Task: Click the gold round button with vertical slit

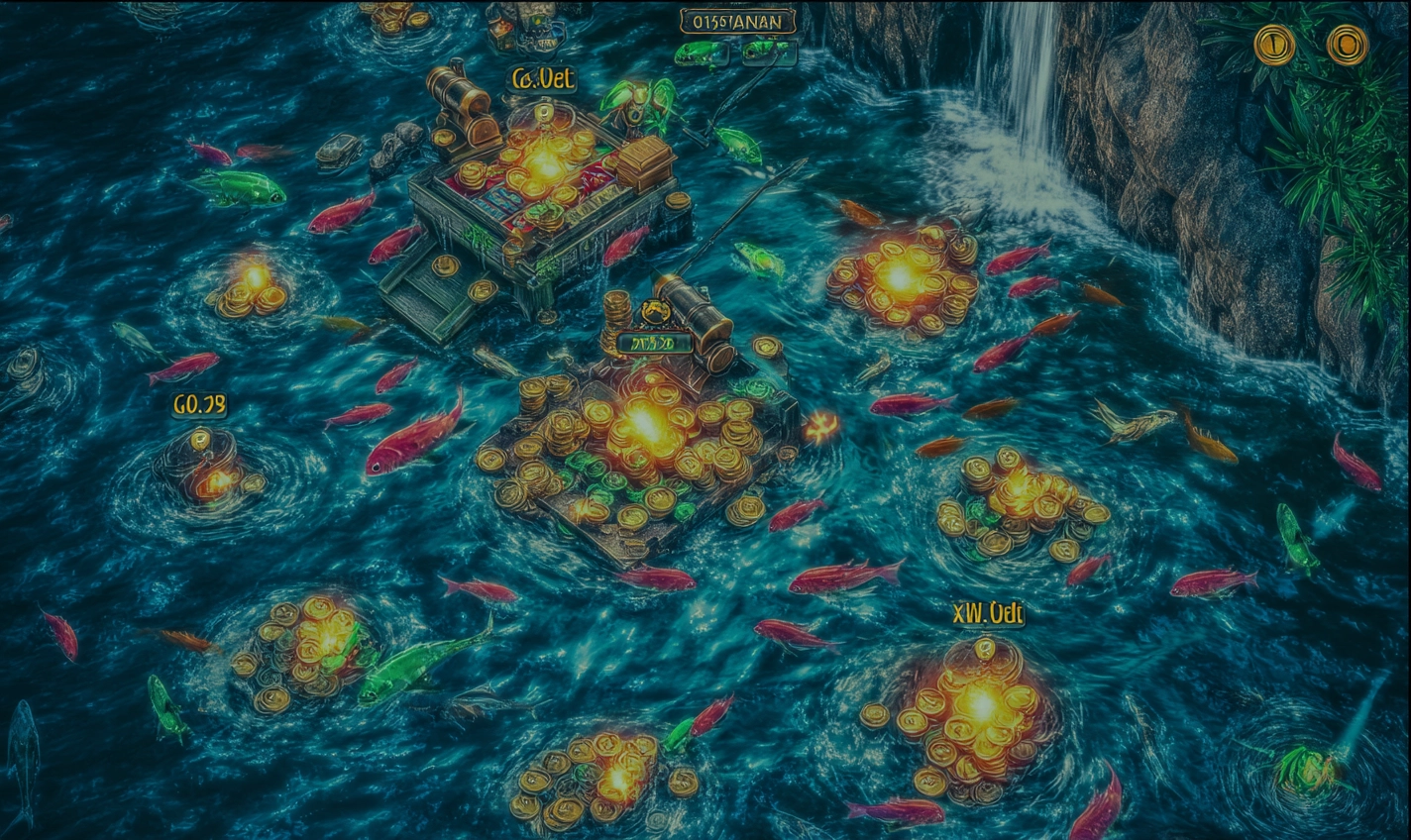Action: [1274, 45]
